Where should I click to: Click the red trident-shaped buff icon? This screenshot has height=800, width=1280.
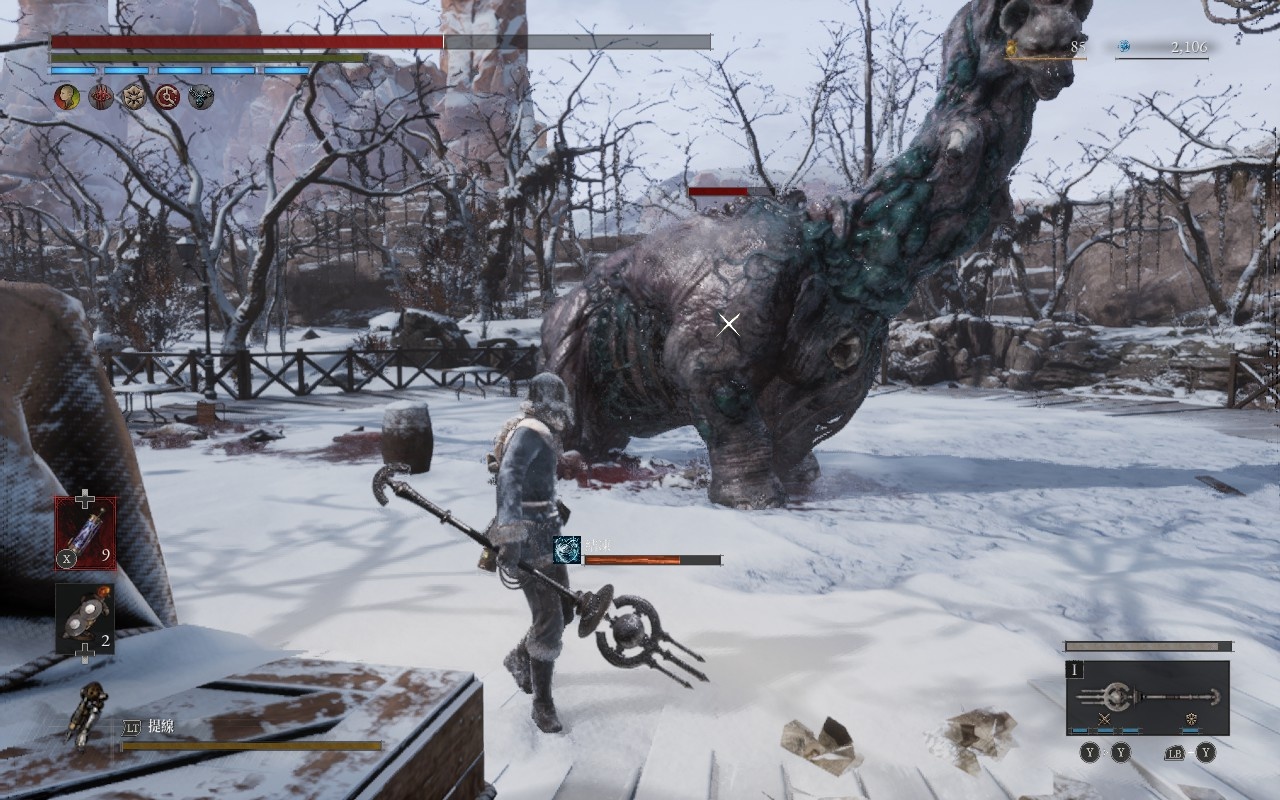point(101,97)
